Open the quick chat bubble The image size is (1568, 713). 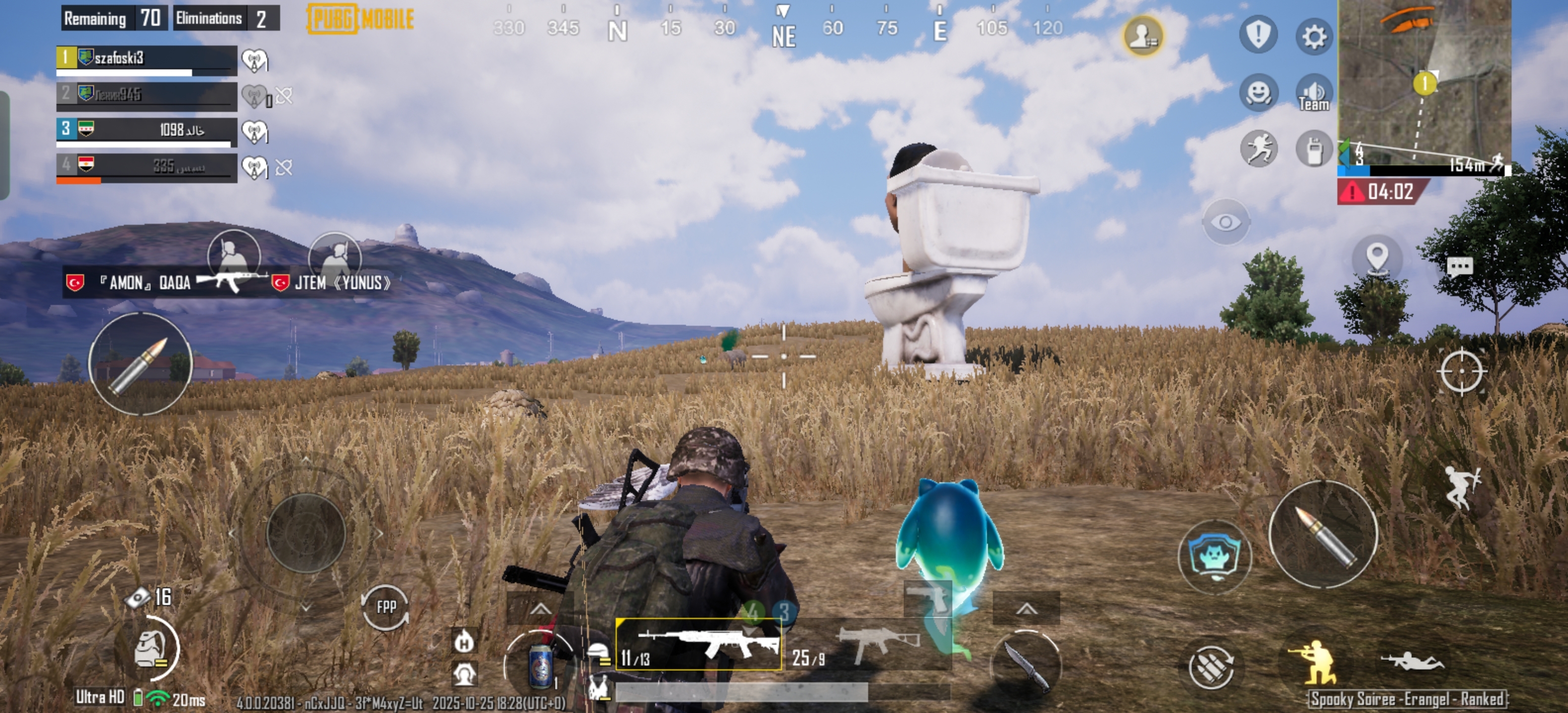pyautogui.click(x=1459, y=266)
